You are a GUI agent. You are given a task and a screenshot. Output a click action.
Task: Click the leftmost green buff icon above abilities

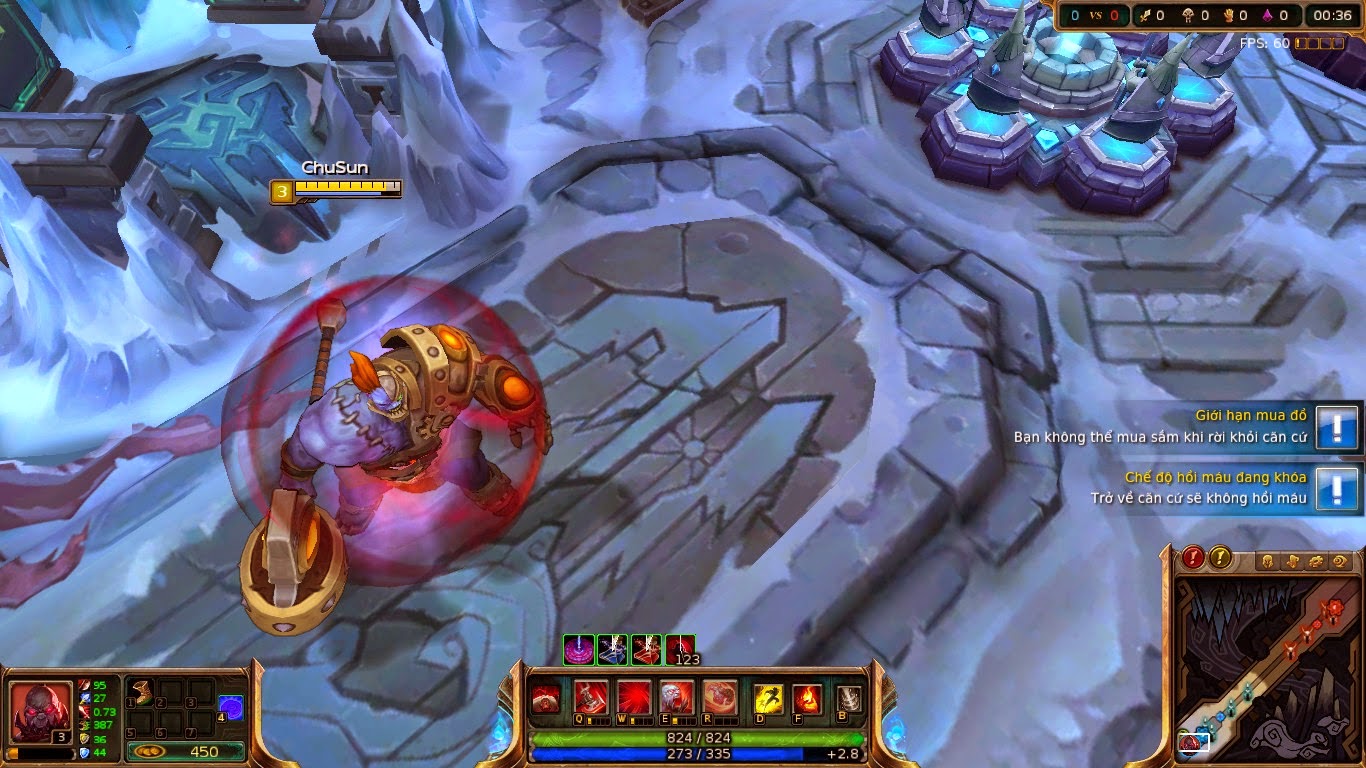tap(578, 646)
